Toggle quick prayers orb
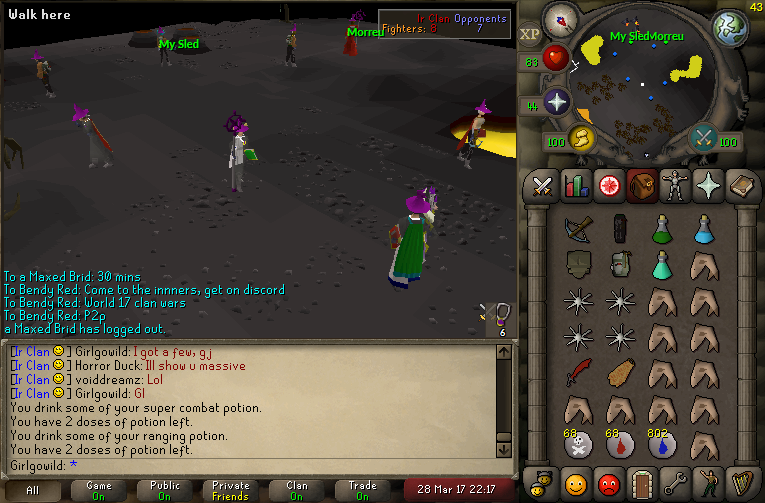 [x=557, y=102]
